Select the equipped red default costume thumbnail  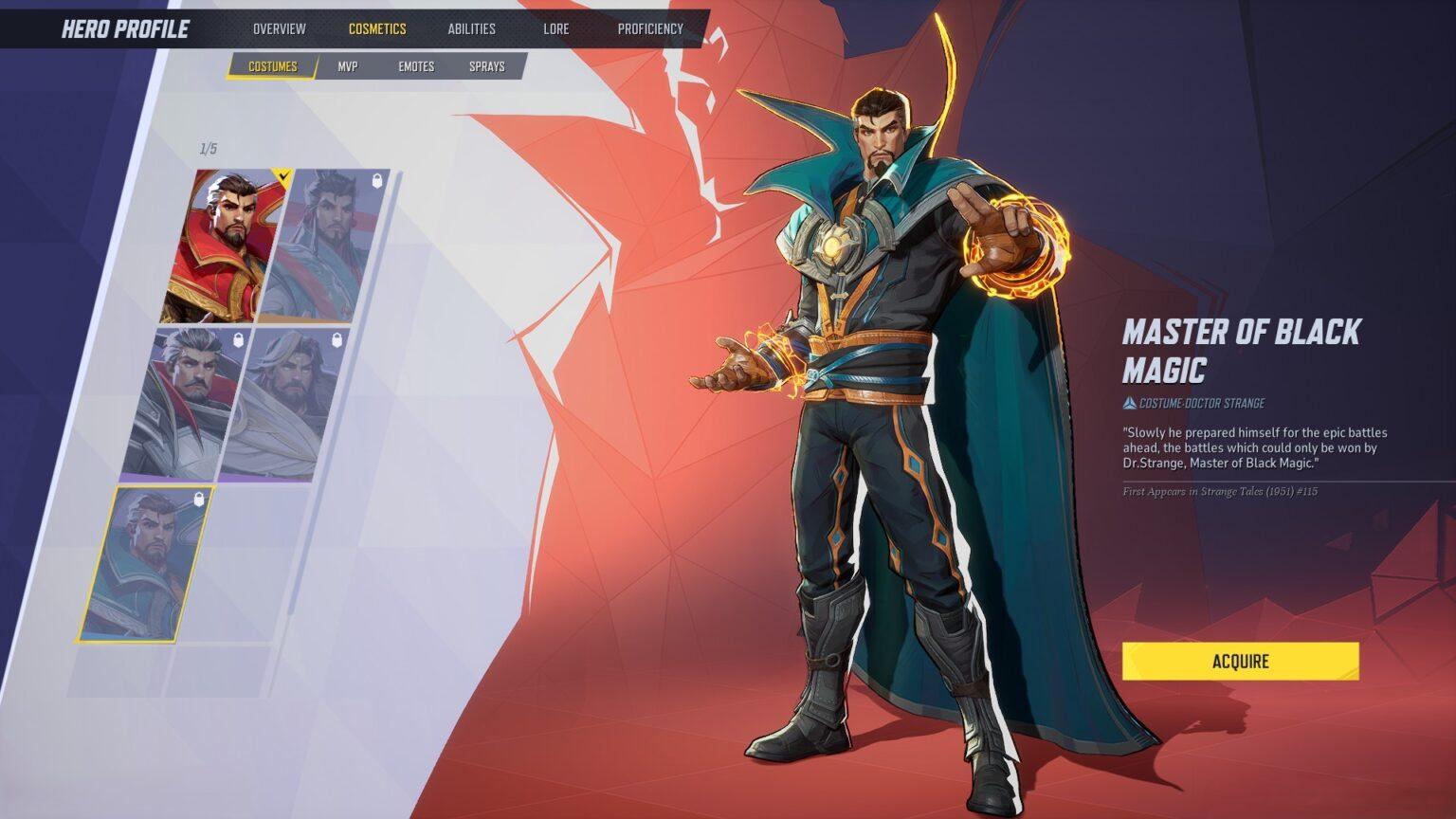pos(227,242)
